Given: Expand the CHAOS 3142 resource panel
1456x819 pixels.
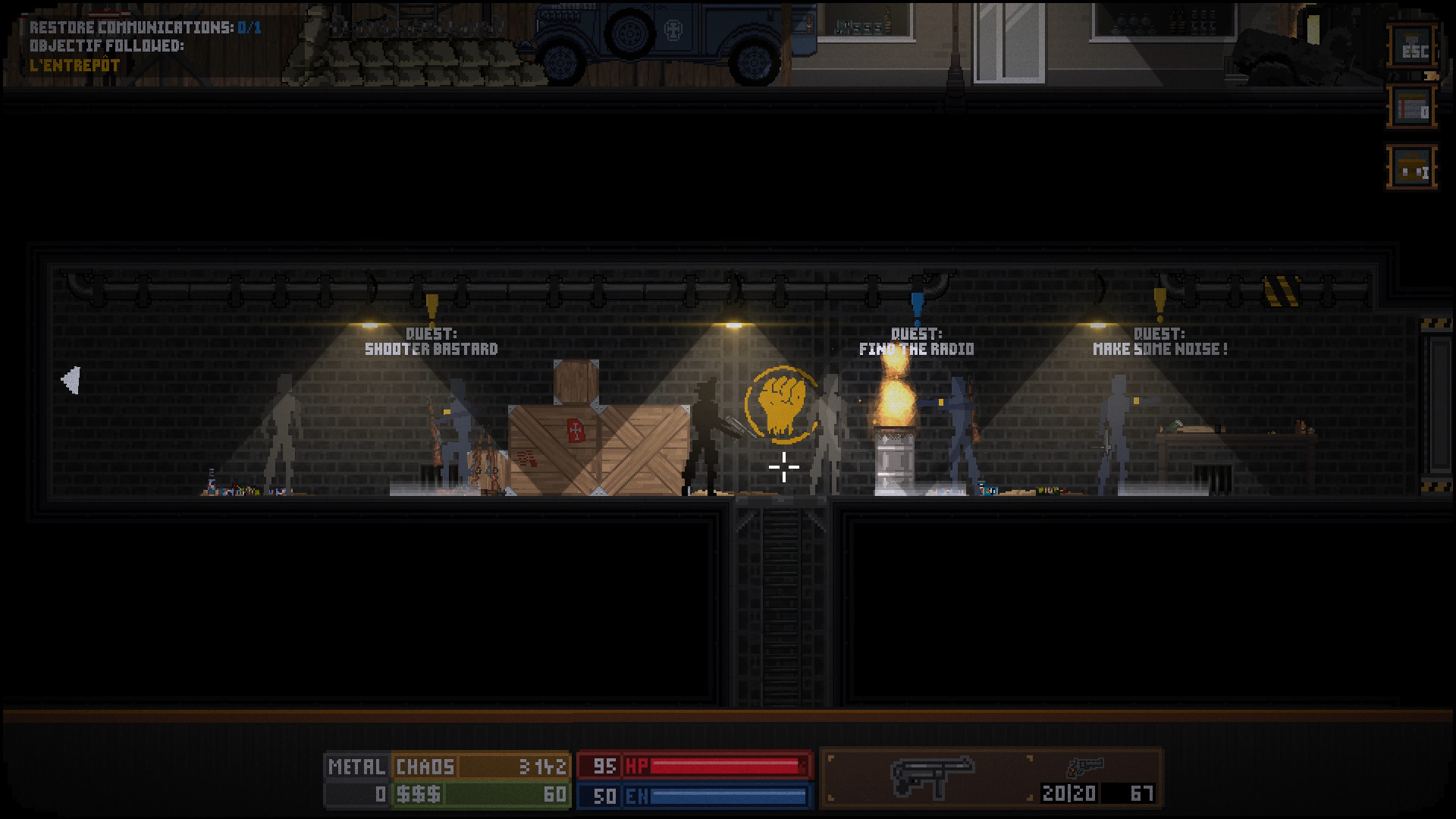Looking at the screenshot, I should pyautogui.click(x=482, y=767).
